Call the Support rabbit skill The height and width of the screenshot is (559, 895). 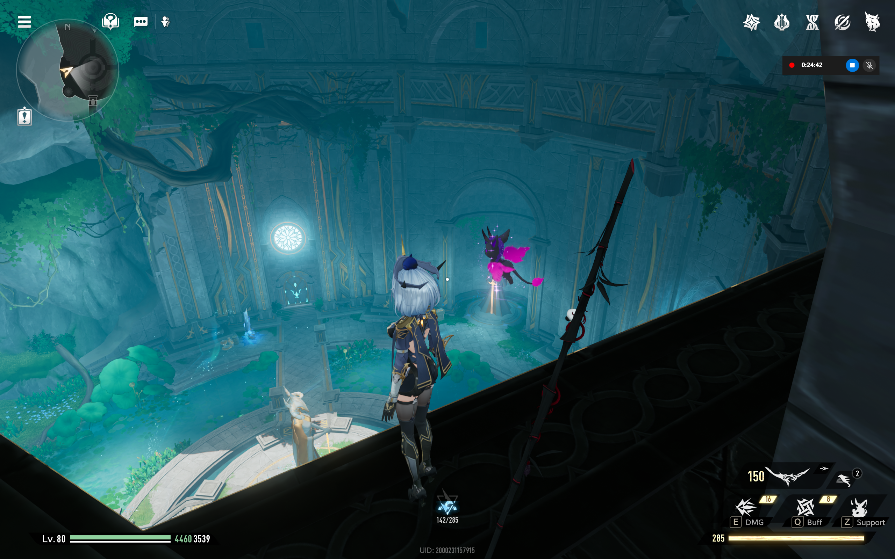859,509
